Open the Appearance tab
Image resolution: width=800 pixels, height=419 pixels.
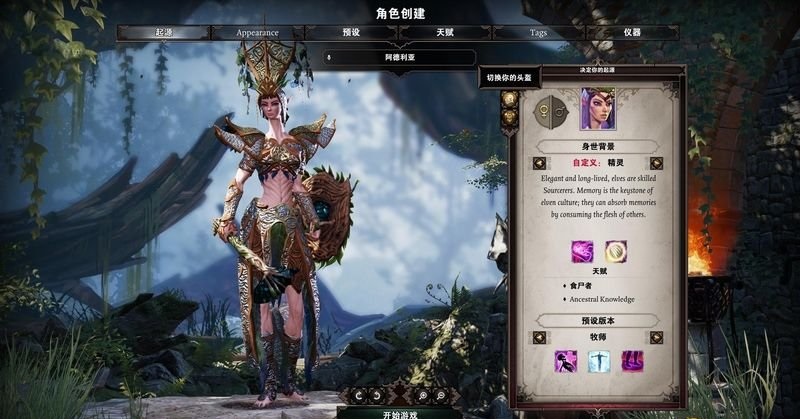[257, 32]
